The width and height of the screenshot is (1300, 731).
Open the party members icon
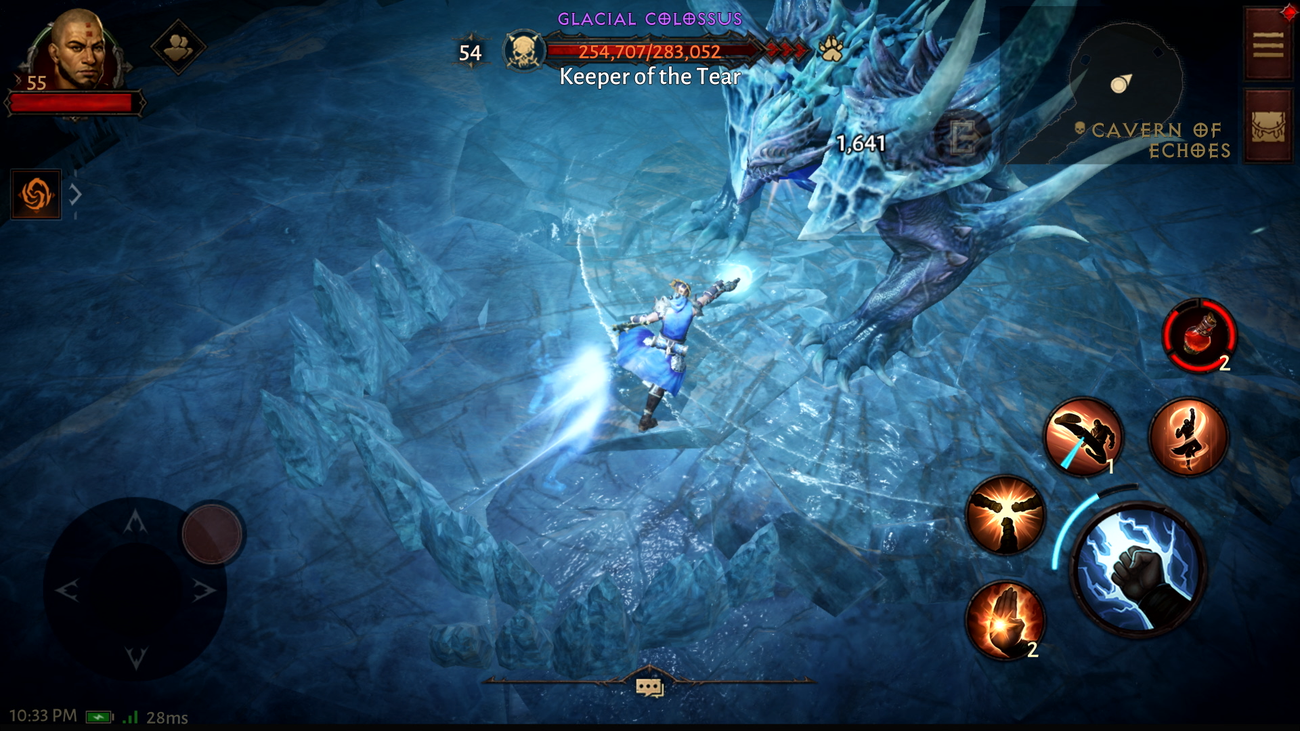tap(179, 47)
